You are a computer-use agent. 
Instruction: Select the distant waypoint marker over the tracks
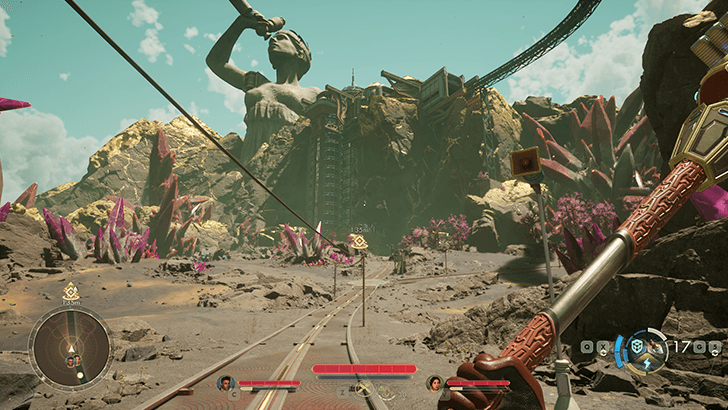358,242
